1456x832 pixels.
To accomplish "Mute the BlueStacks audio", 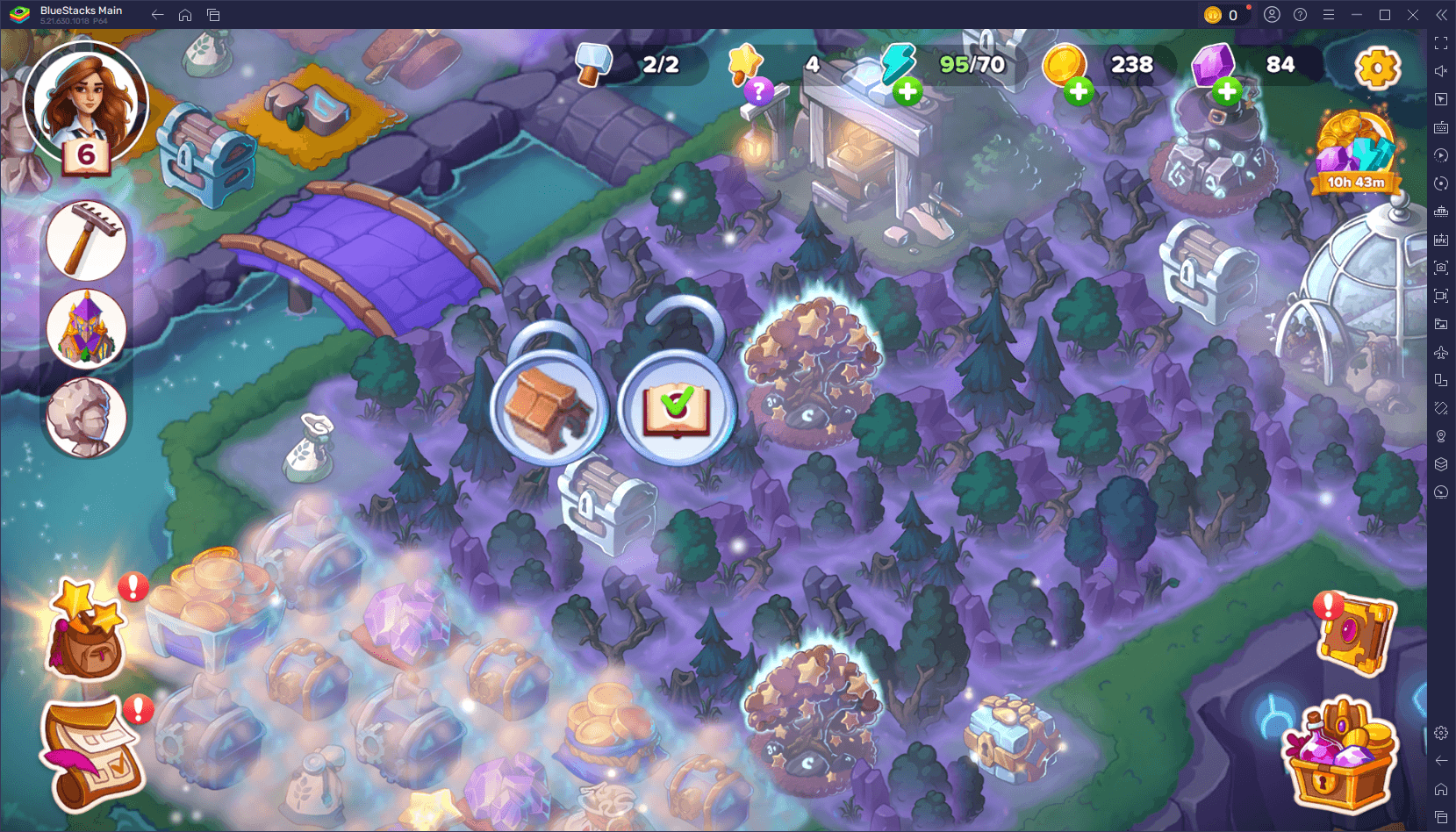I will 1440,70.
